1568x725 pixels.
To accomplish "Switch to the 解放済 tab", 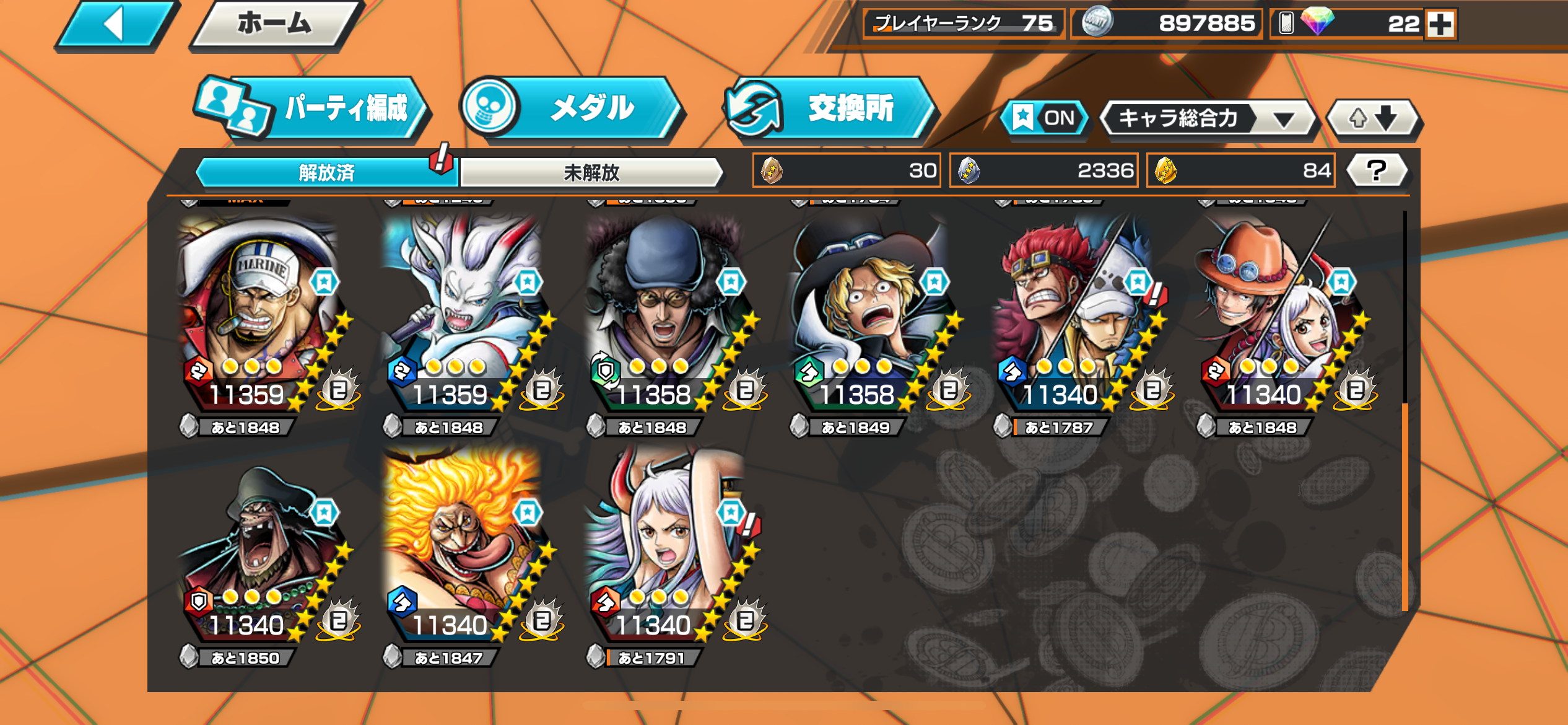I will pos(326,172).
